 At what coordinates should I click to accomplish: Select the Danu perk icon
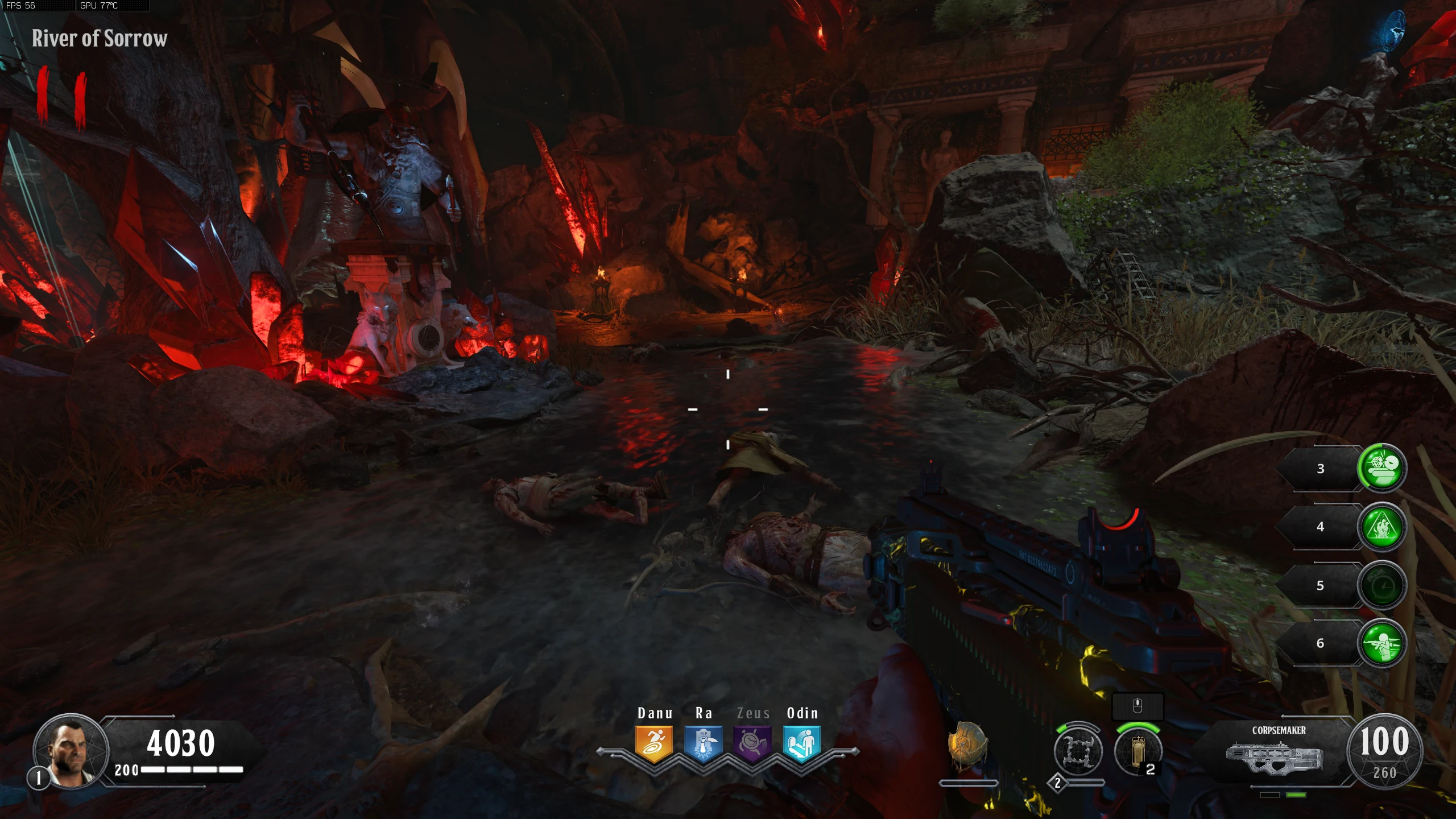point(654,744)
